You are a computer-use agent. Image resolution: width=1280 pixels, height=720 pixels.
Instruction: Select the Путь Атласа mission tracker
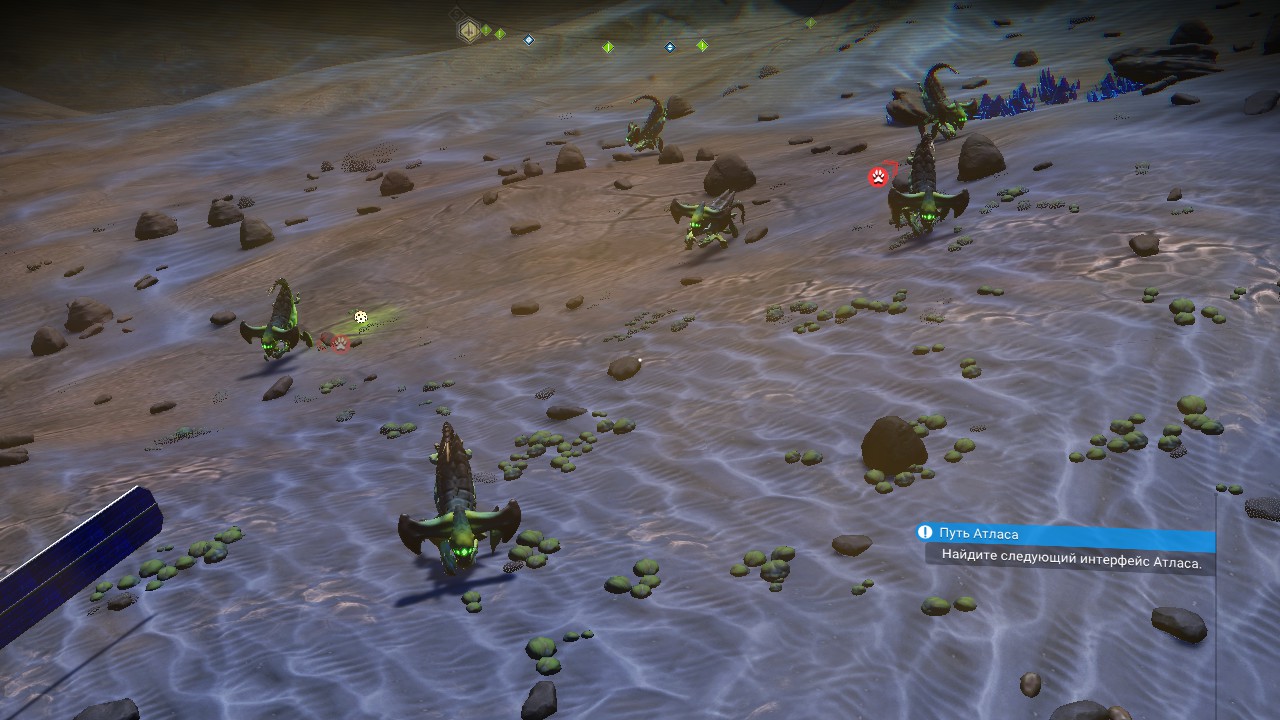(x=1064, y=534)
